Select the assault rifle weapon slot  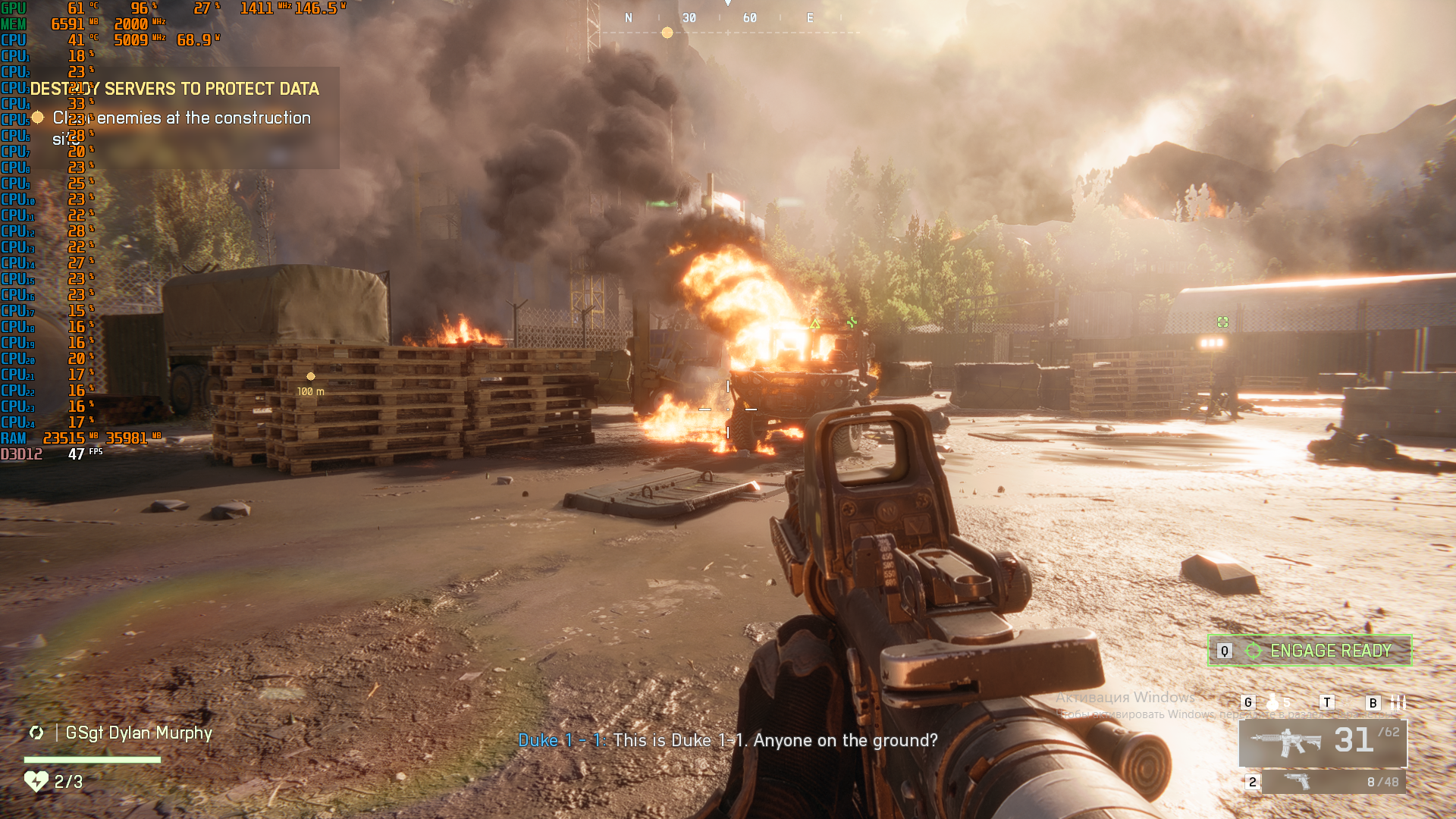pos(1323,742)
